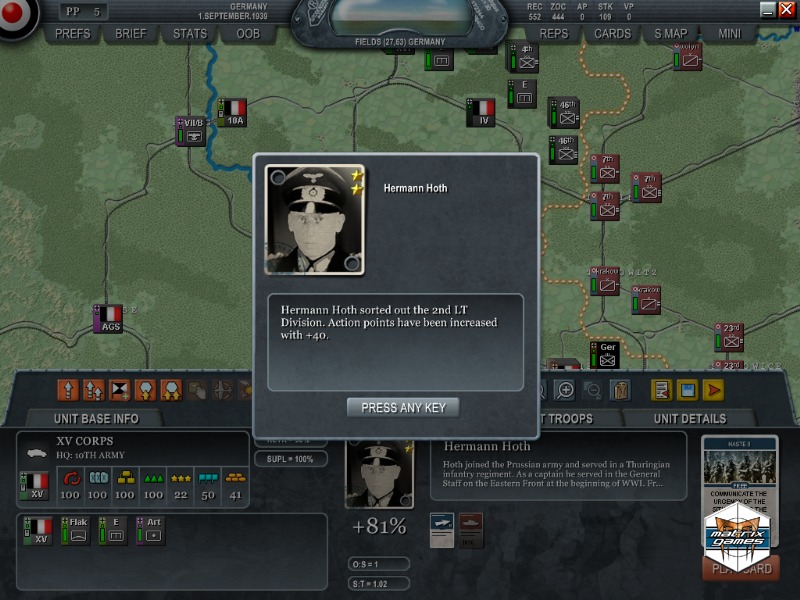Switch to the Unit Details tab
Image resolution: width=800 pixels, height=600 pixels.
point(690,418)
